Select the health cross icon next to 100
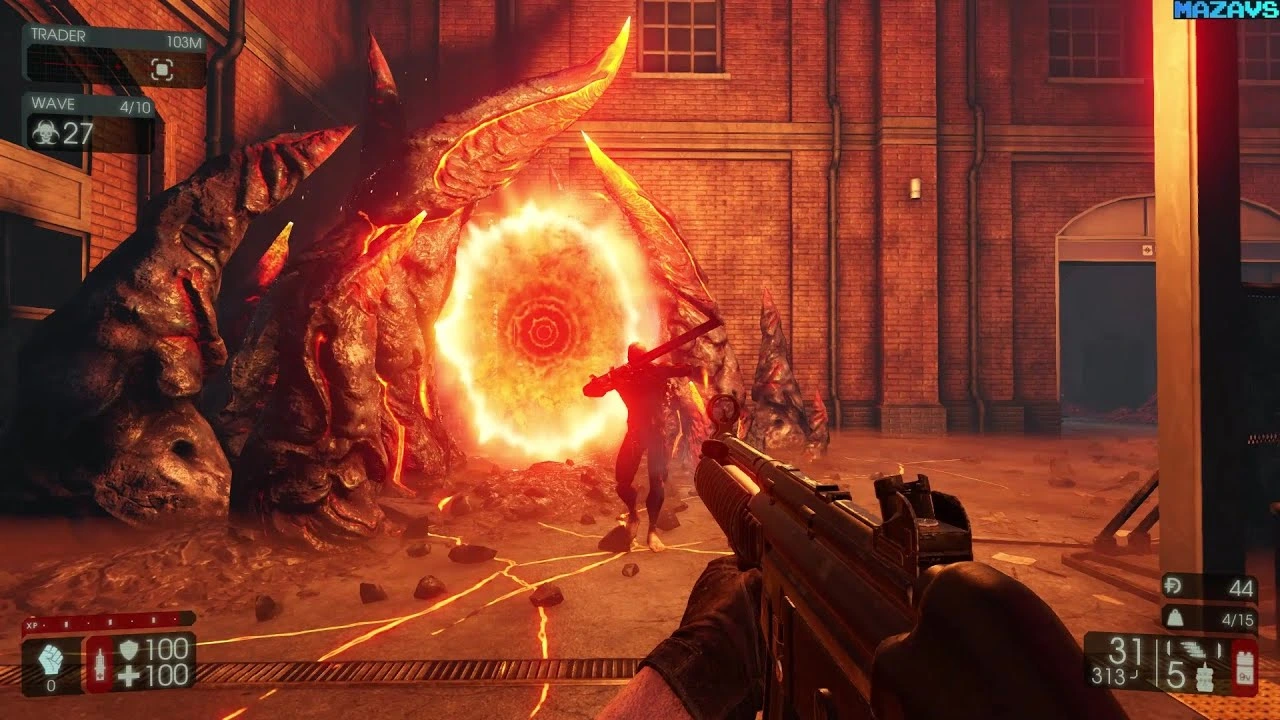 (x=128, y=676)
